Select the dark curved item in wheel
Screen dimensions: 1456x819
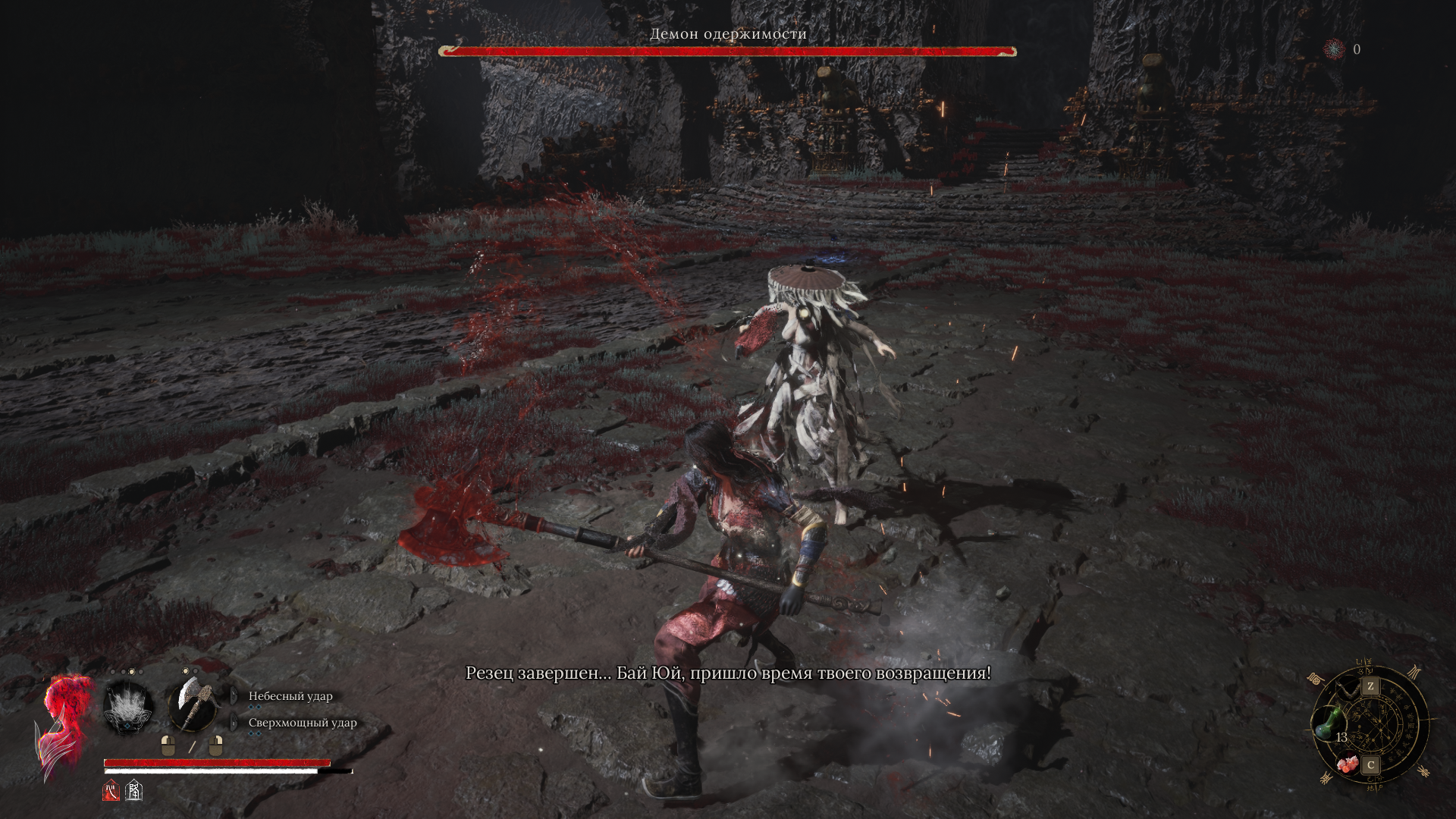click(1348, 689)
